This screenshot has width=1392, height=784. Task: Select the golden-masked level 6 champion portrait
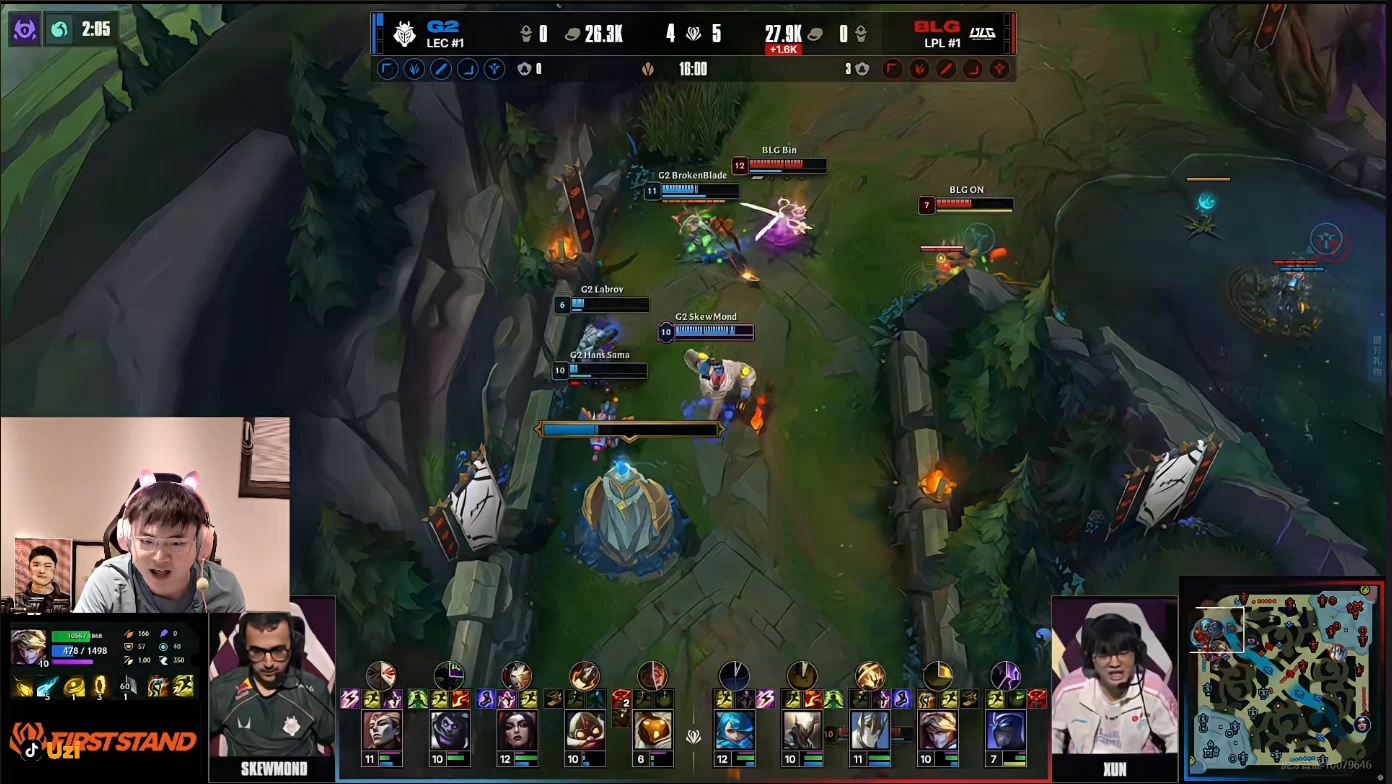tap(652, 730)
